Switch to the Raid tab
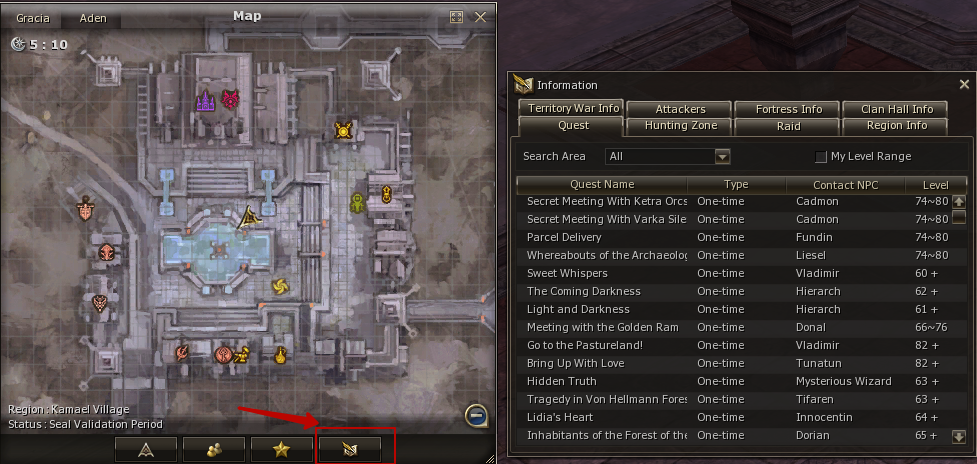This screenshot has height=464, width=977. point(788,126)
